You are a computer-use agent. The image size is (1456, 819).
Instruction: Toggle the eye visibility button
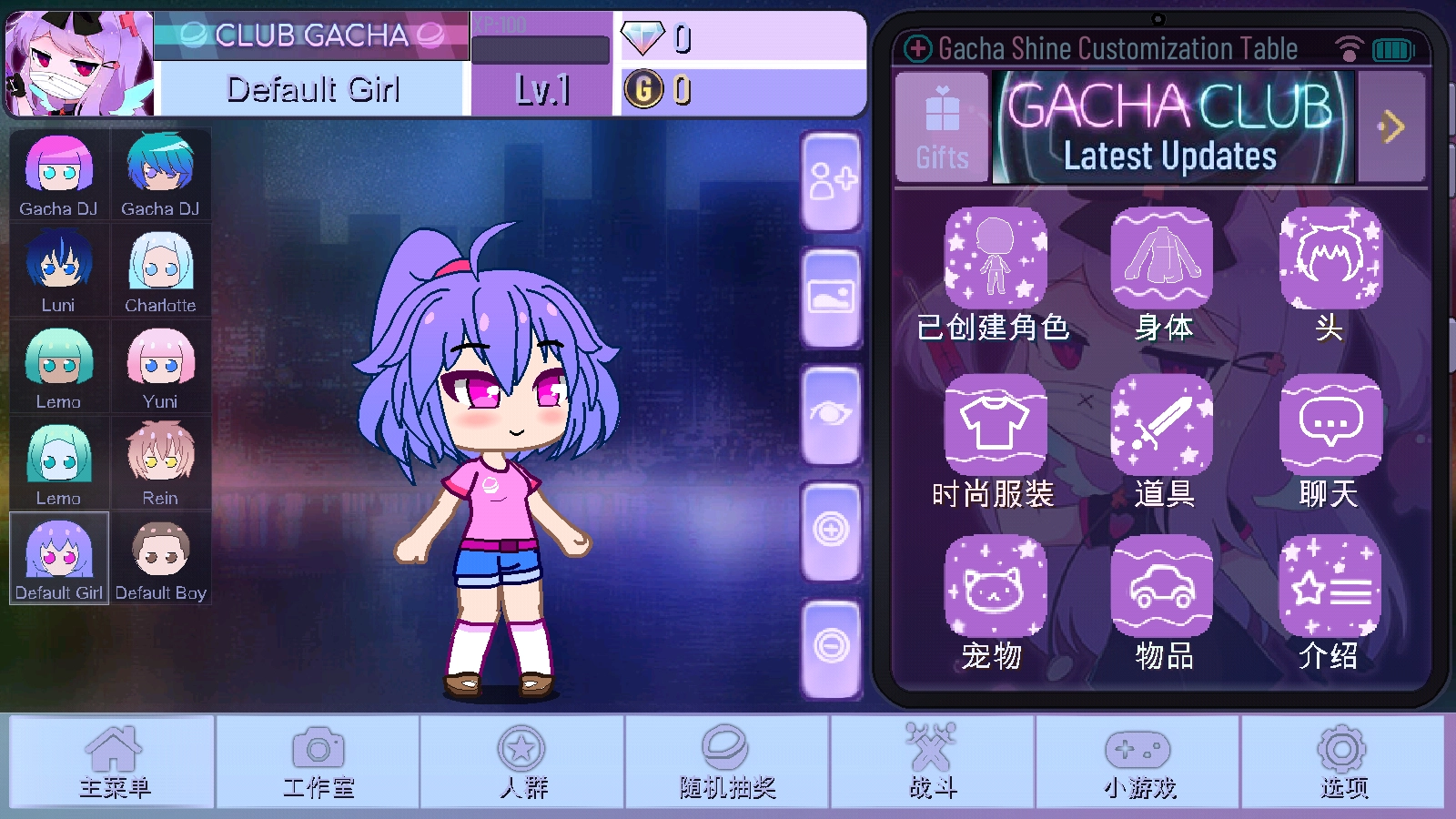tap(831, 415)
